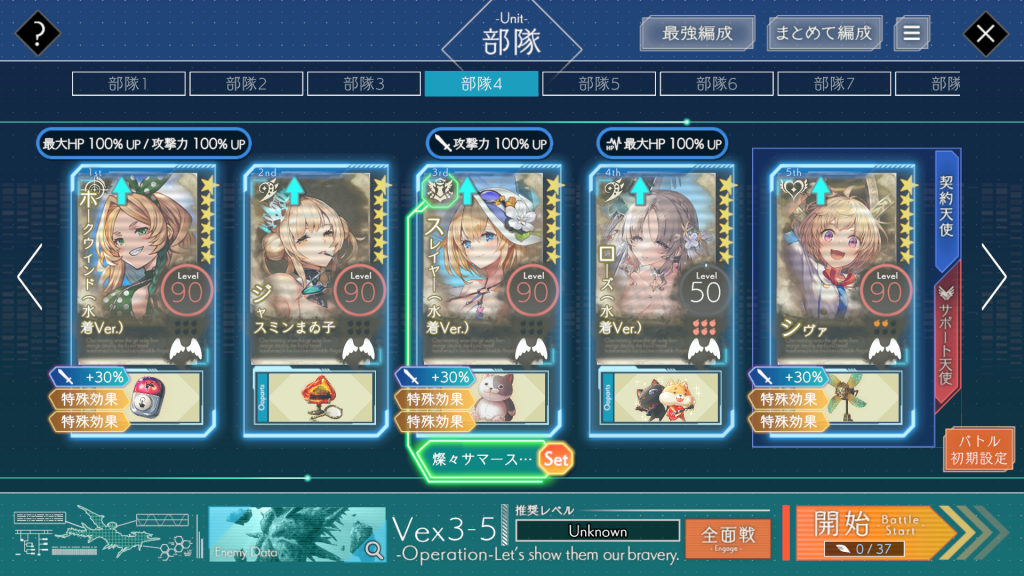Viewport: 1024px width, 576px height.
Task: Open the hamburger list menu
Action: tap(911, 33)
